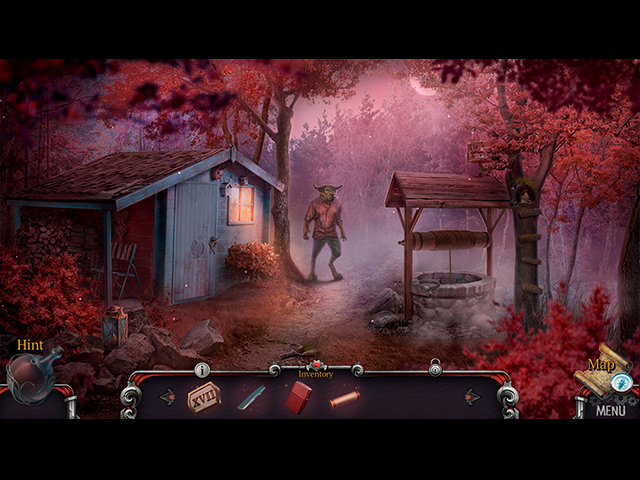Click the info button on inventory bar

pyautogui.click(x=202, y=370)
